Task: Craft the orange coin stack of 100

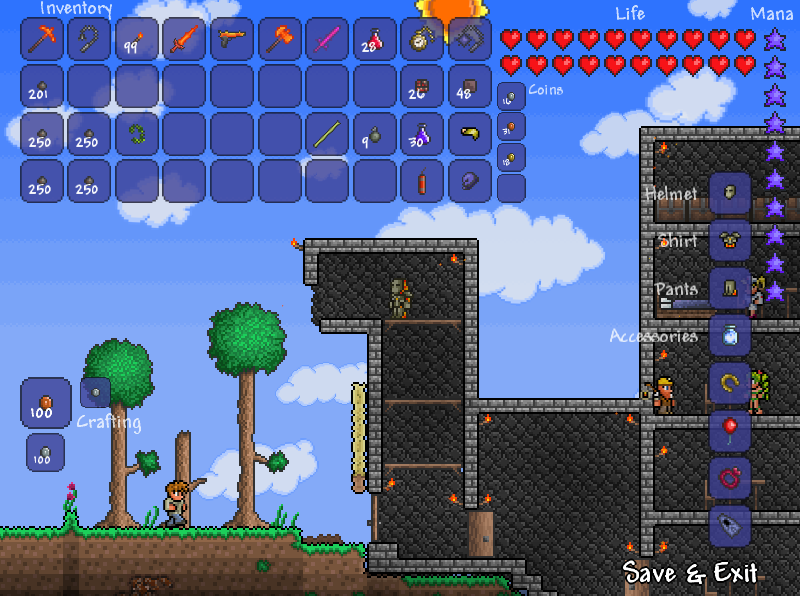Action: (x=45, y=401)
